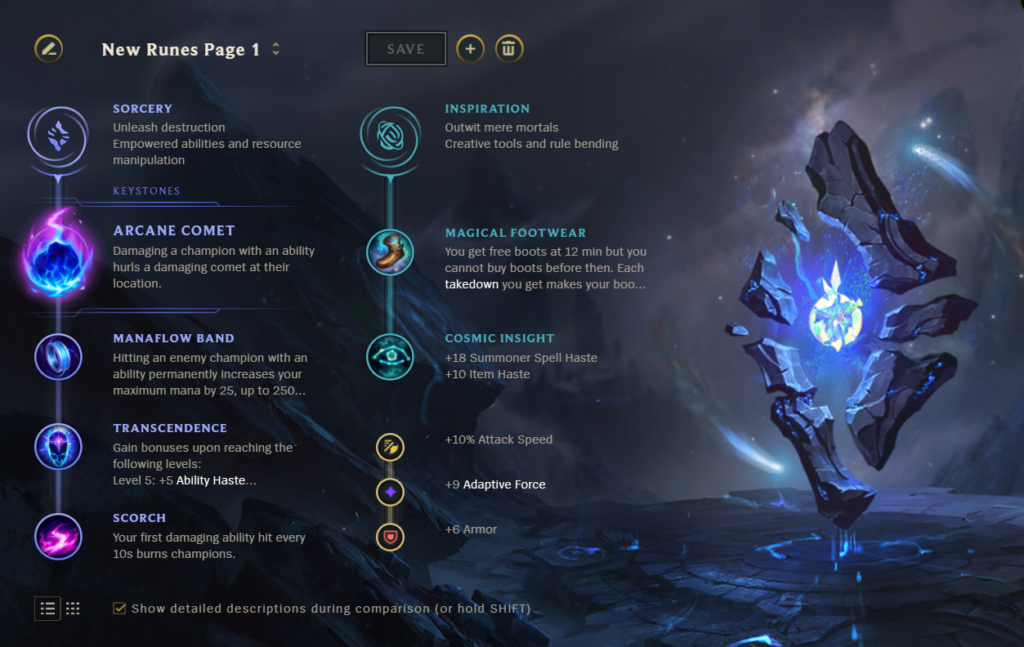
Task: Select the Manaflow Band rune
Action: pyautogui.click(x=58, y=356)
